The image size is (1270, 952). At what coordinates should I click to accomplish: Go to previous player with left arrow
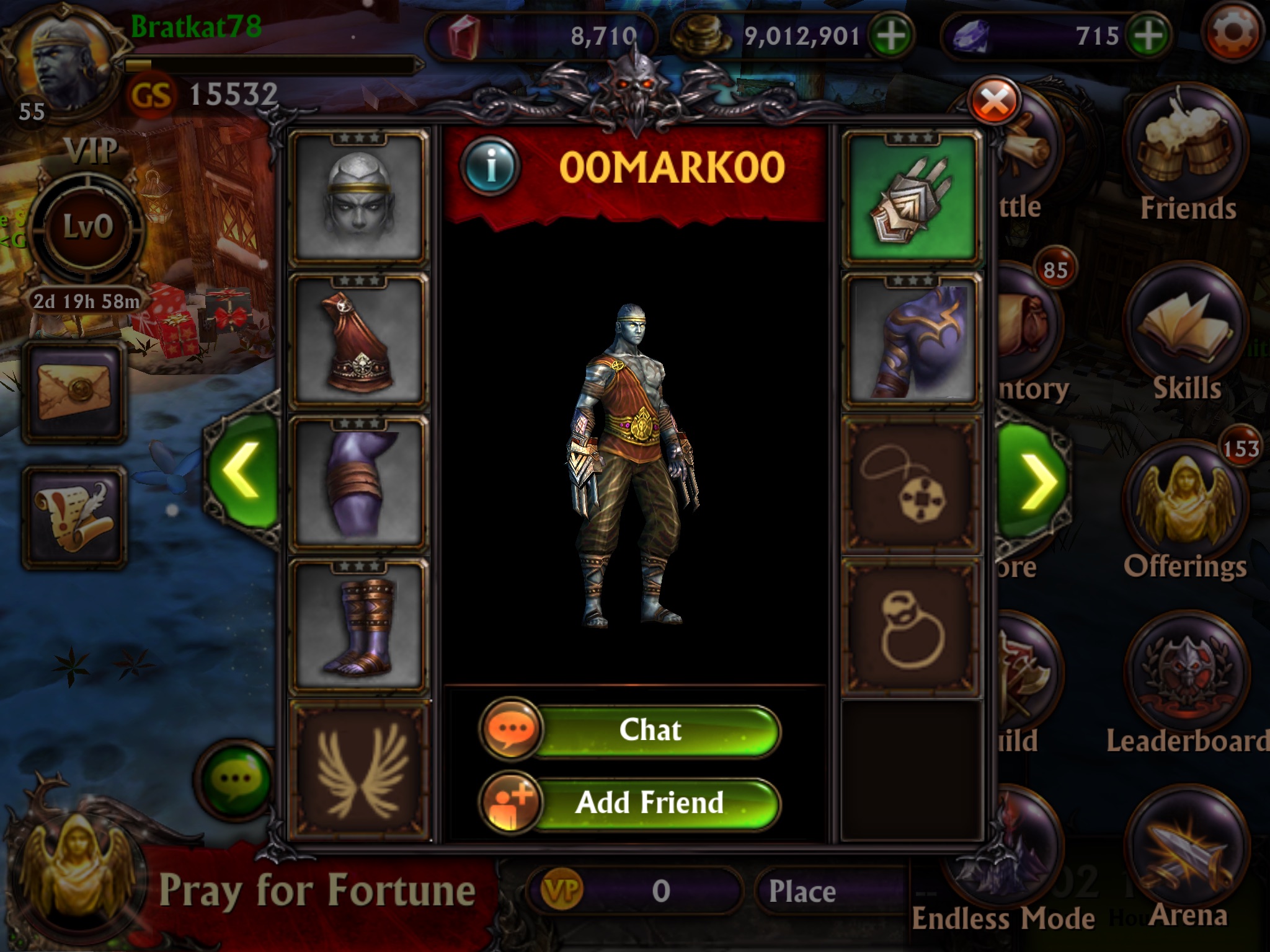click(x=242, y=471)
